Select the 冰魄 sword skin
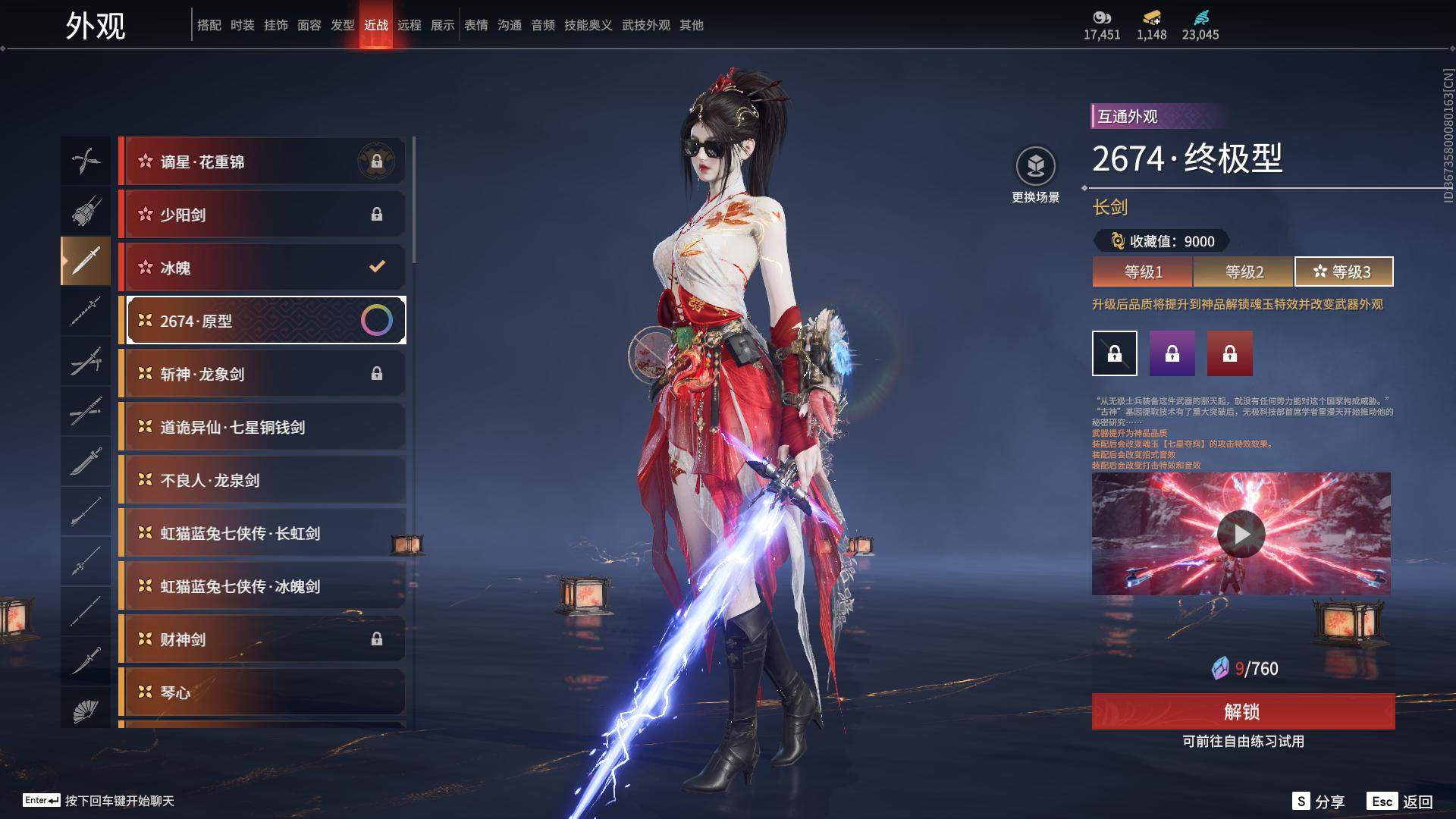Screen dimensions: 1456x819 point(262,268)
